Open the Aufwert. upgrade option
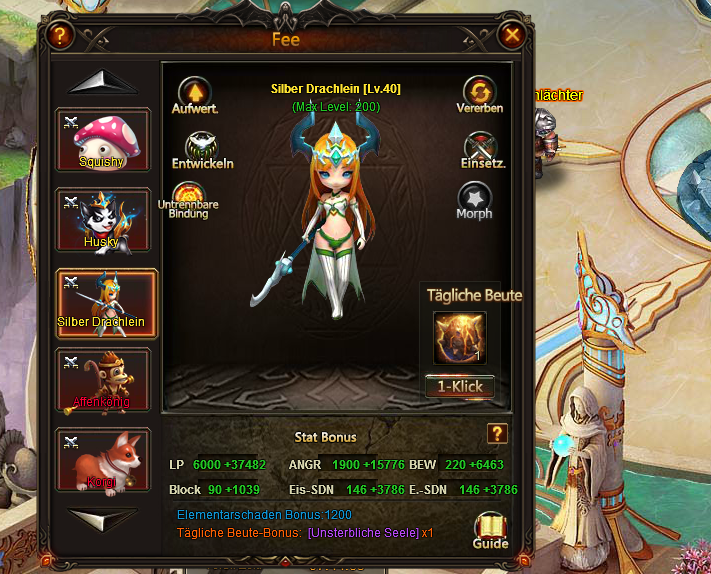 click(x=194, y=92)
